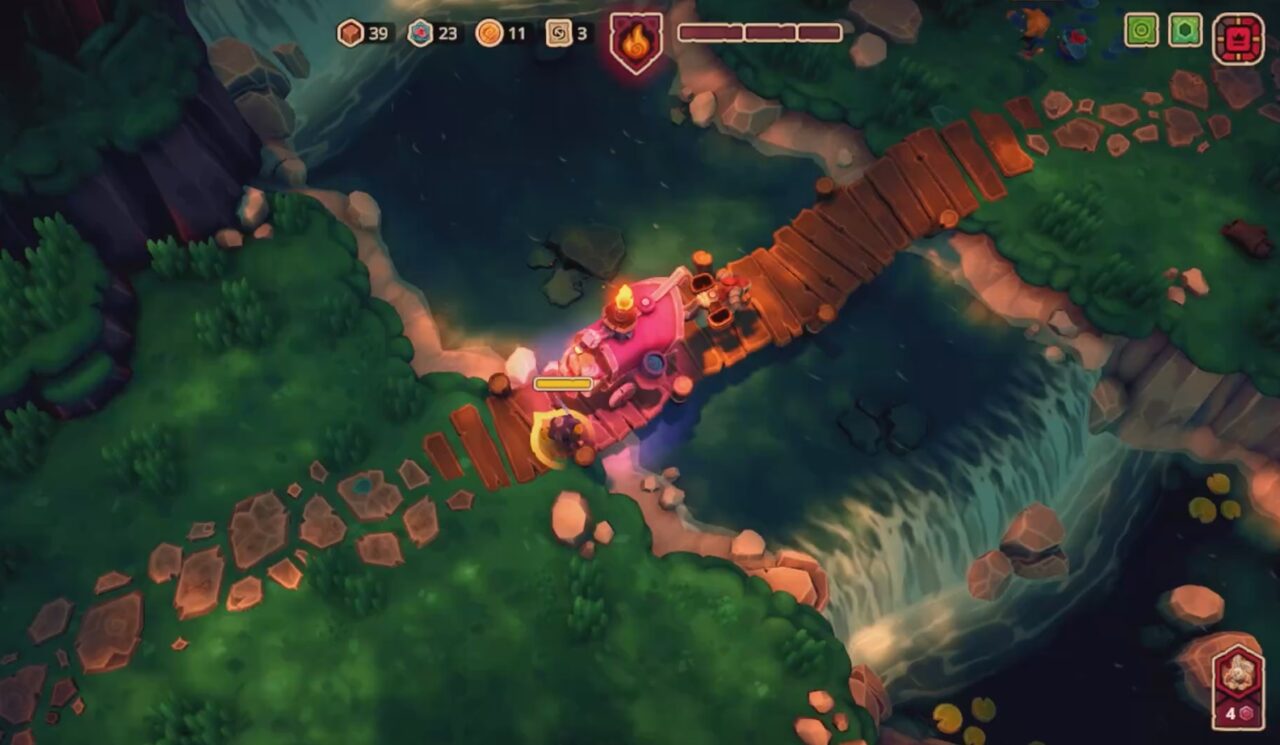
Task: Select the green hexagon rune tile
Action: pos(1185,30)
